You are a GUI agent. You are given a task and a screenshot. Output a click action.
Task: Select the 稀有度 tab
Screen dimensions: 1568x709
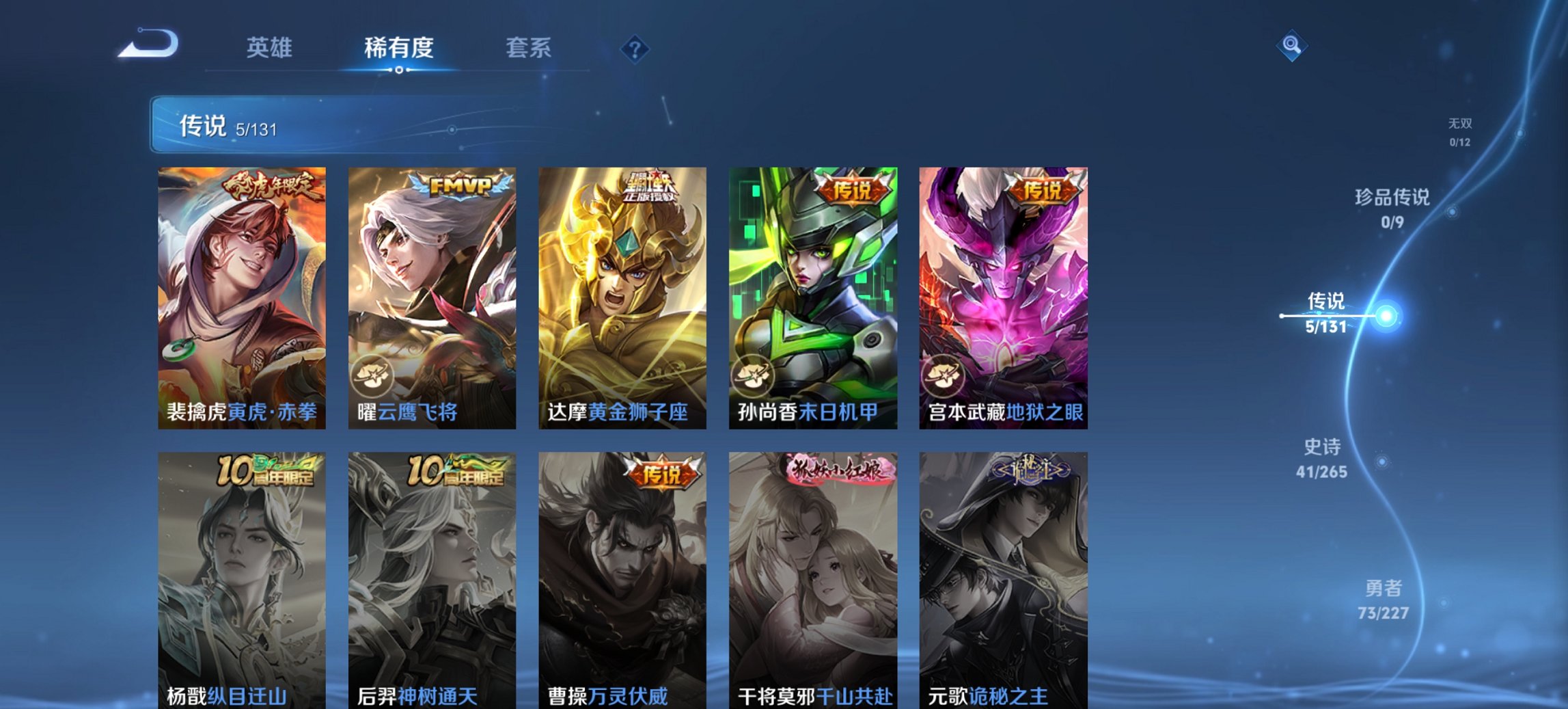[399, 48]
